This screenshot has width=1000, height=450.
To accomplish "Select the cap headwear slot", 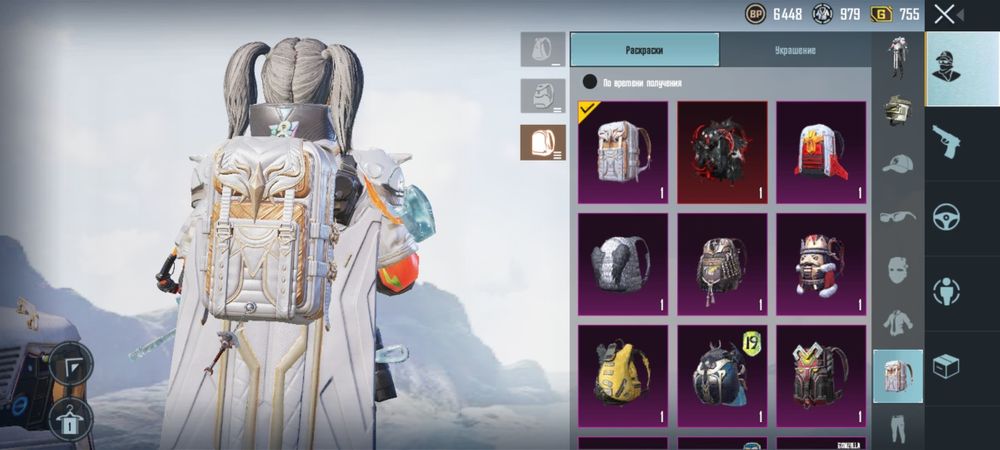I will click(x=897, y=163).
